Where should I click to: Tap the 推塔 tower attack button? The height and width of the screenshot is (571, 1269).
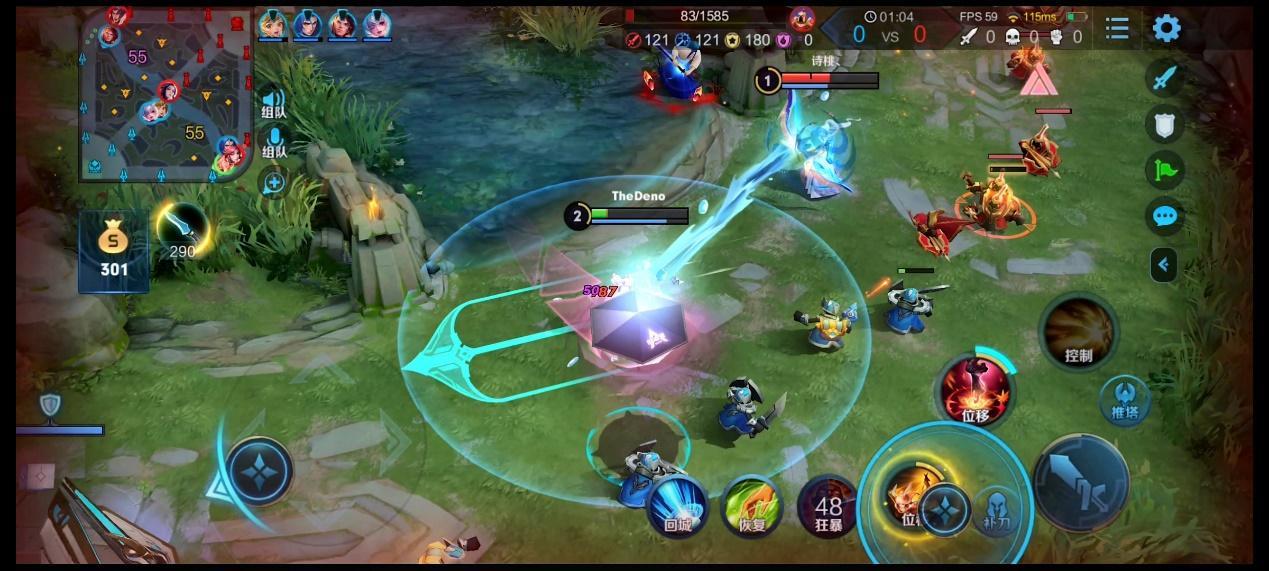tap(1125, 399)
